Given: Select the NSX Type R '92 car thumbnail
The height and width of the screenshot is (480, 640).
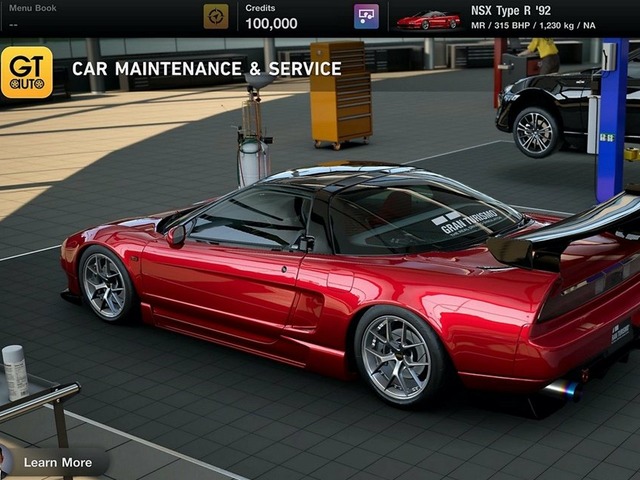Looking at the screenshot, I should click(428, 19).
